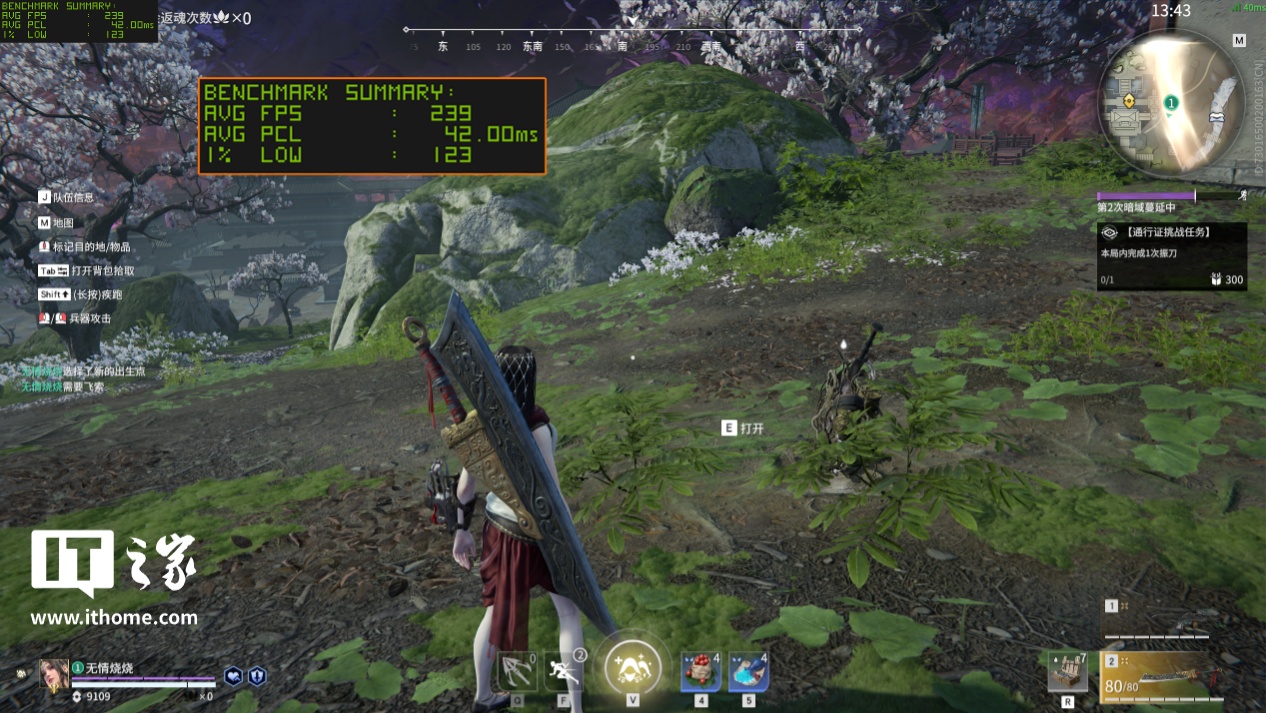Trigger the glowing ultimate ability icon
The image size is (1266, 713).
633,665
